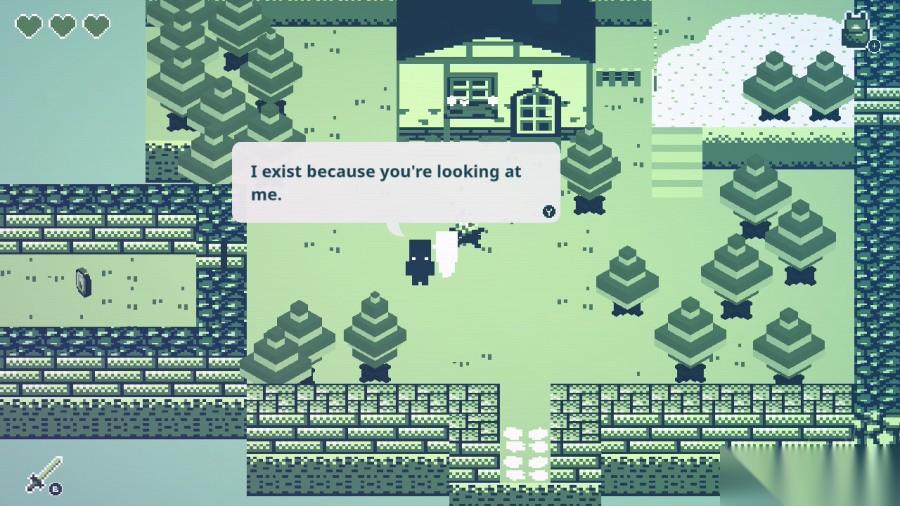
Task: Select the equipped sword icon
Action: tap(43, 473)
